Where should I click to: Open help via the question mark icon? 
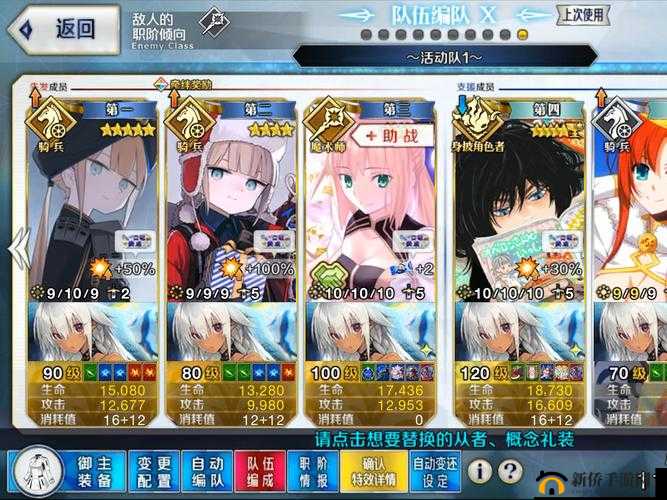click(512, 470)
